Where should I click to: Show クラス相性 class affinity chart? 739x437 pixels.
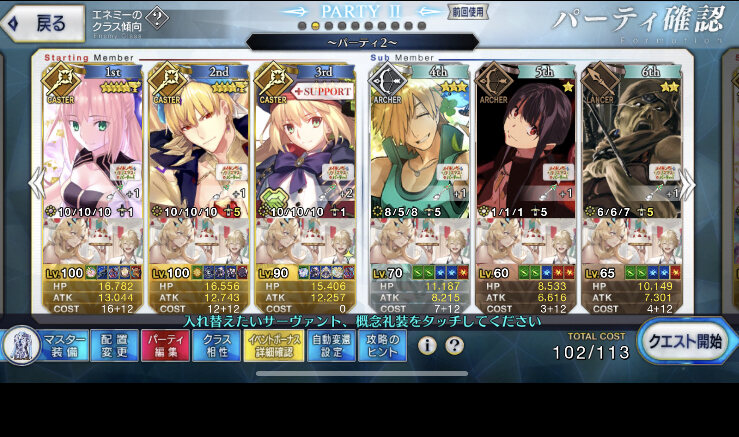pyautogui.click(x=216, y=345)
